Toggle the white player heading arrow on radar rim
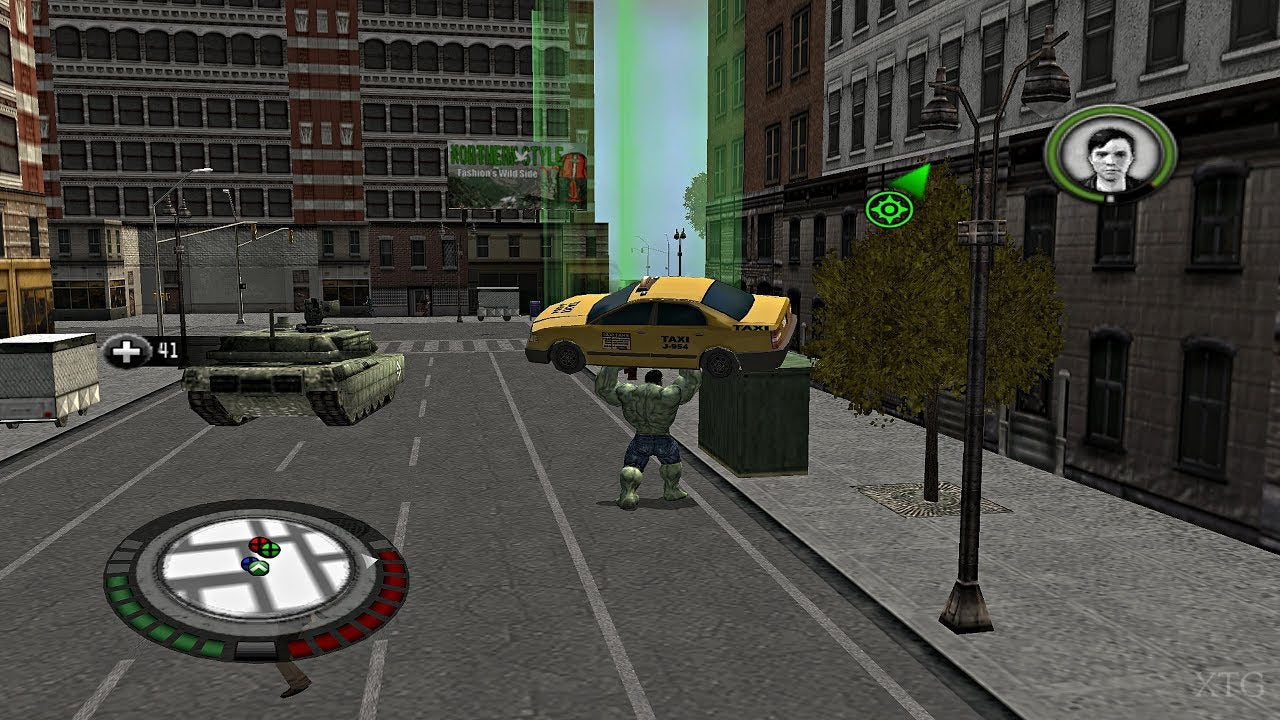The image size is (1280, 720). click(368, 560)
